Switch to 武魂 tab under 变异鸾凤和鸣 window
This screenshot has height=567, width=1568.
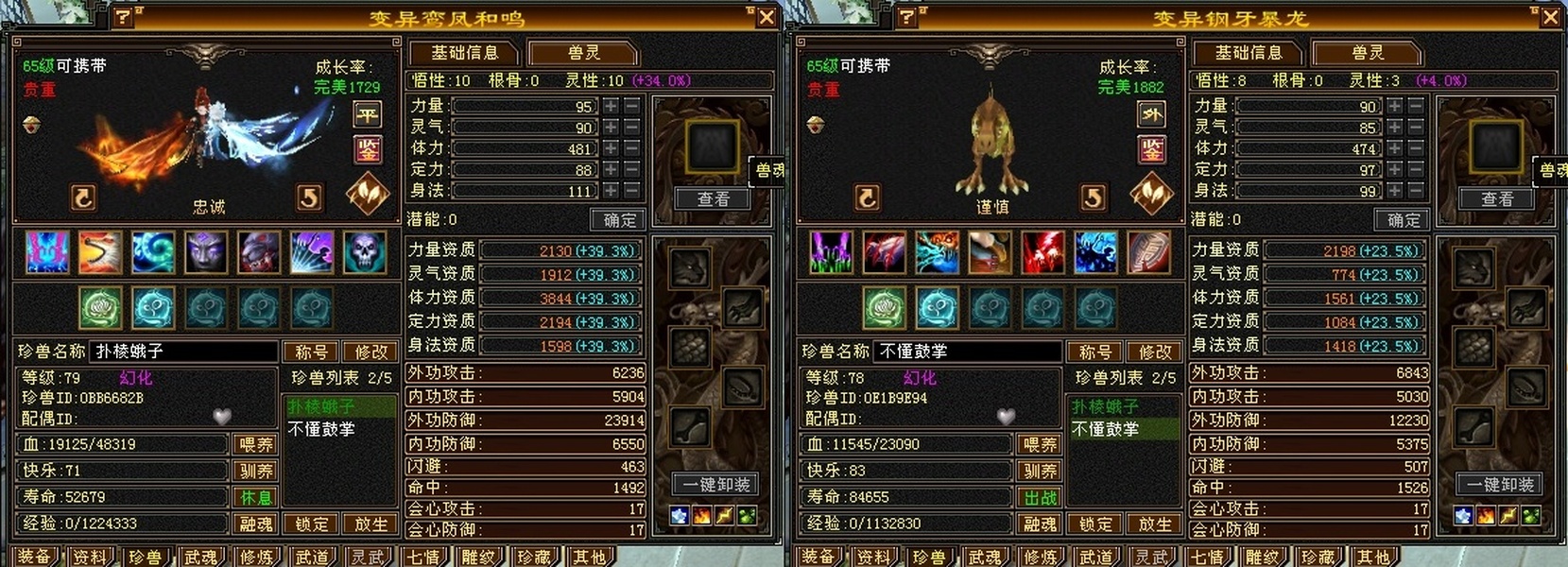pyautogui.click(x=200, y=557)
